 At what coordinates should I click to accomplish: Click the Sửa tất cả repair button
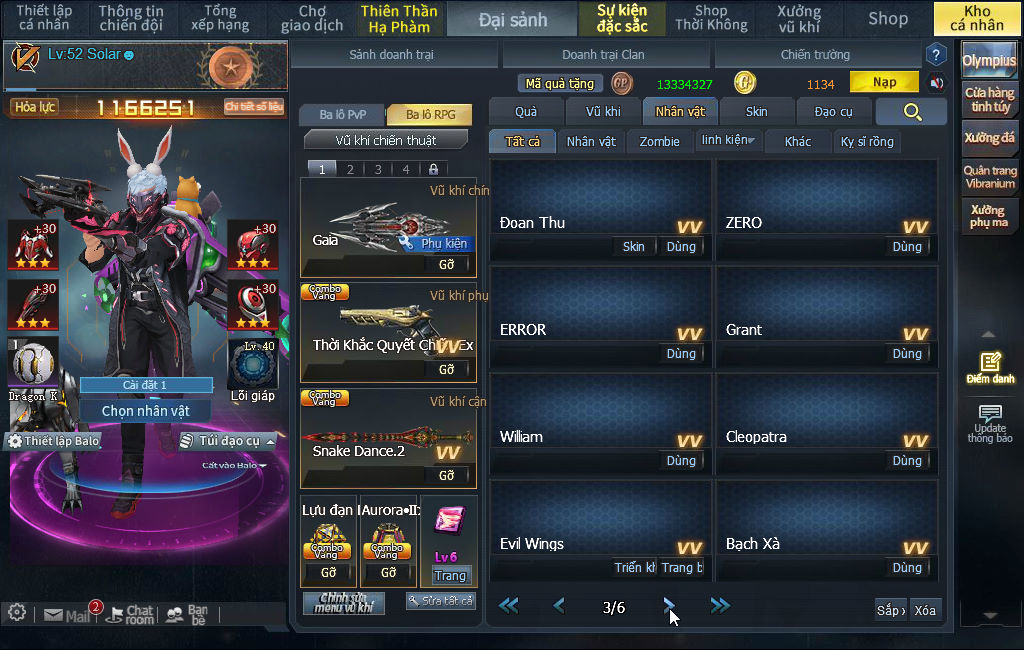pyautogui.click(x=440, y=601)
